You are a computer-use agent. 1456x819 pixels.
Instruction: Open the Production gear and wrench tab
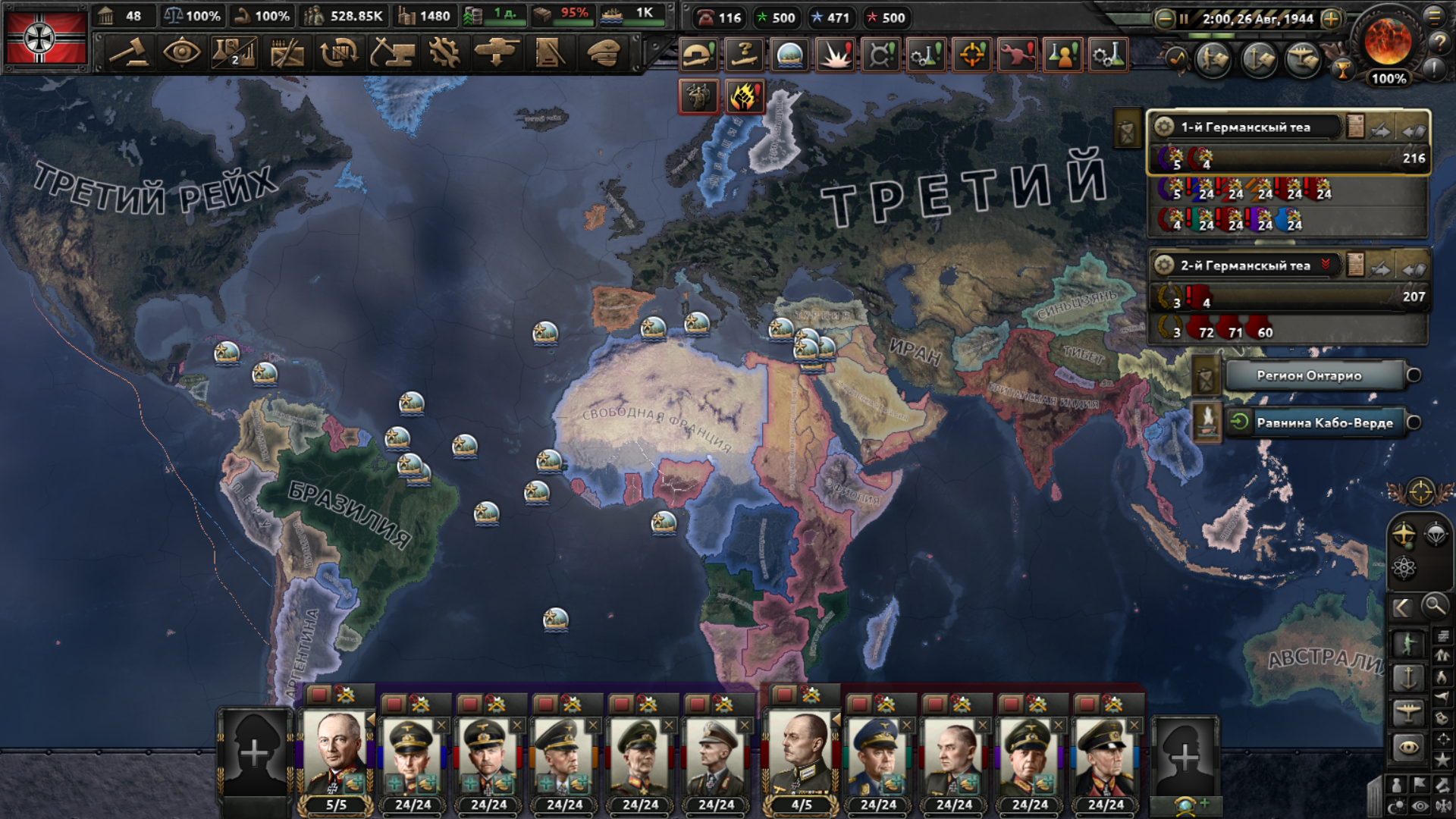click(x=444, y=53)
